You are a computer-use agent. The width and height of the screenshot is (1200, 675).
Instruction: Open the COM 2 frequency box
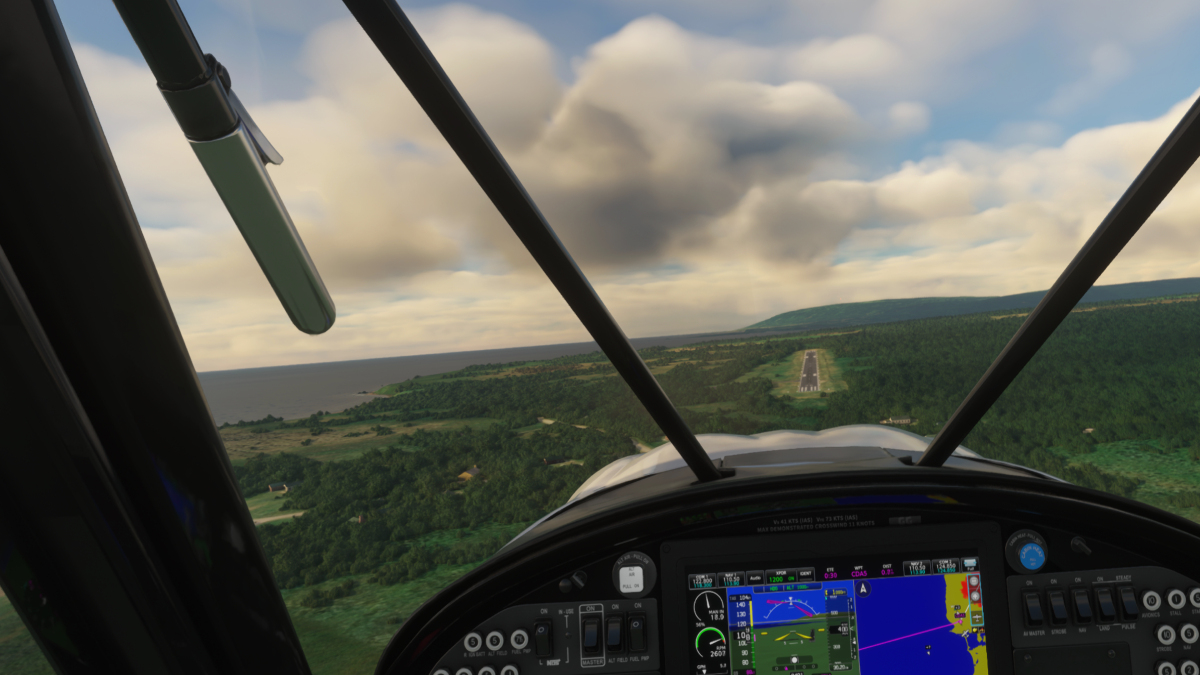pyautogui.click(x=946, y=567)
